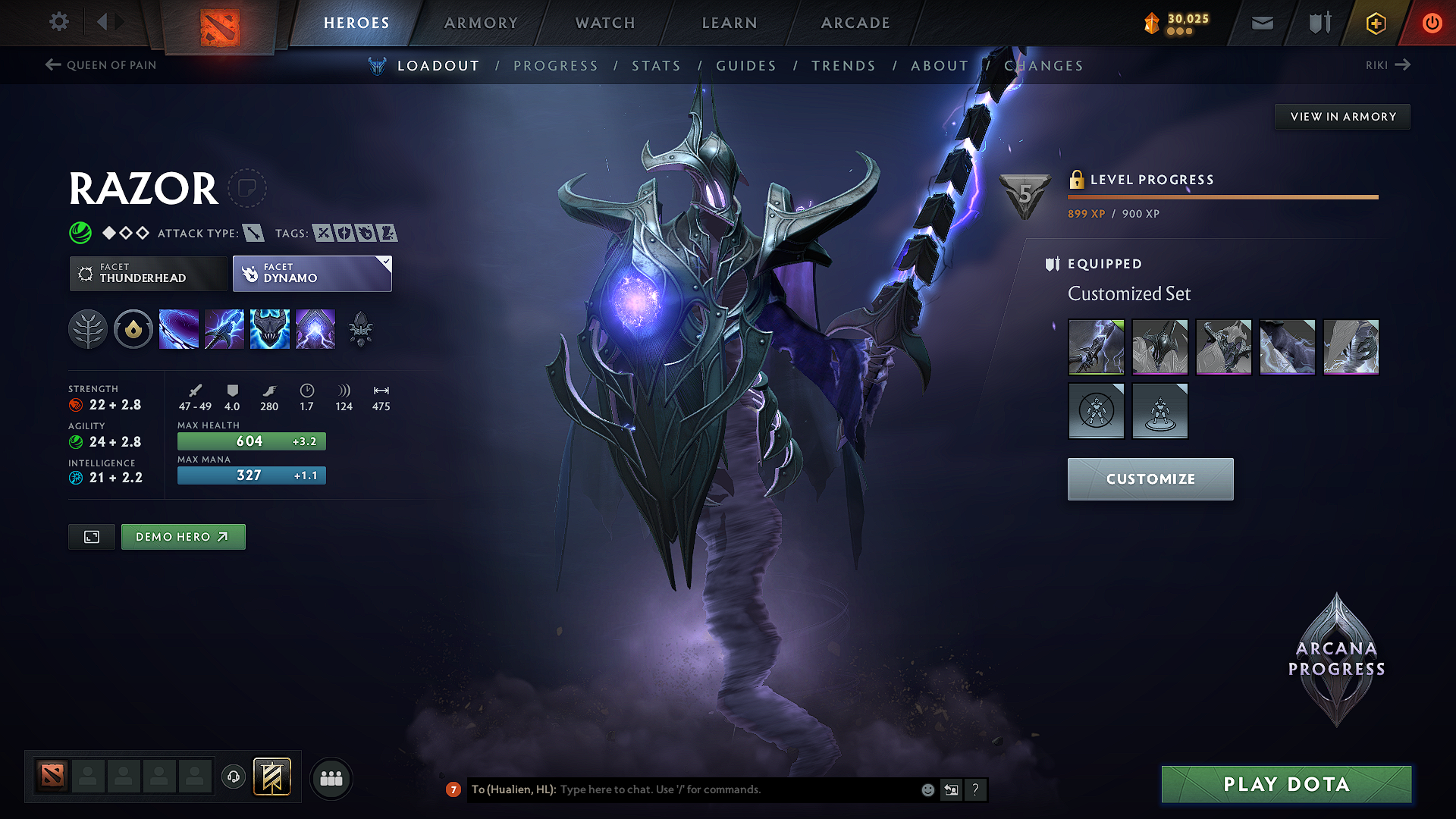Screen dimensions: 1456x819
Task: Open Dota Plus subscription icon
Action: click(x=1375, y=23)
